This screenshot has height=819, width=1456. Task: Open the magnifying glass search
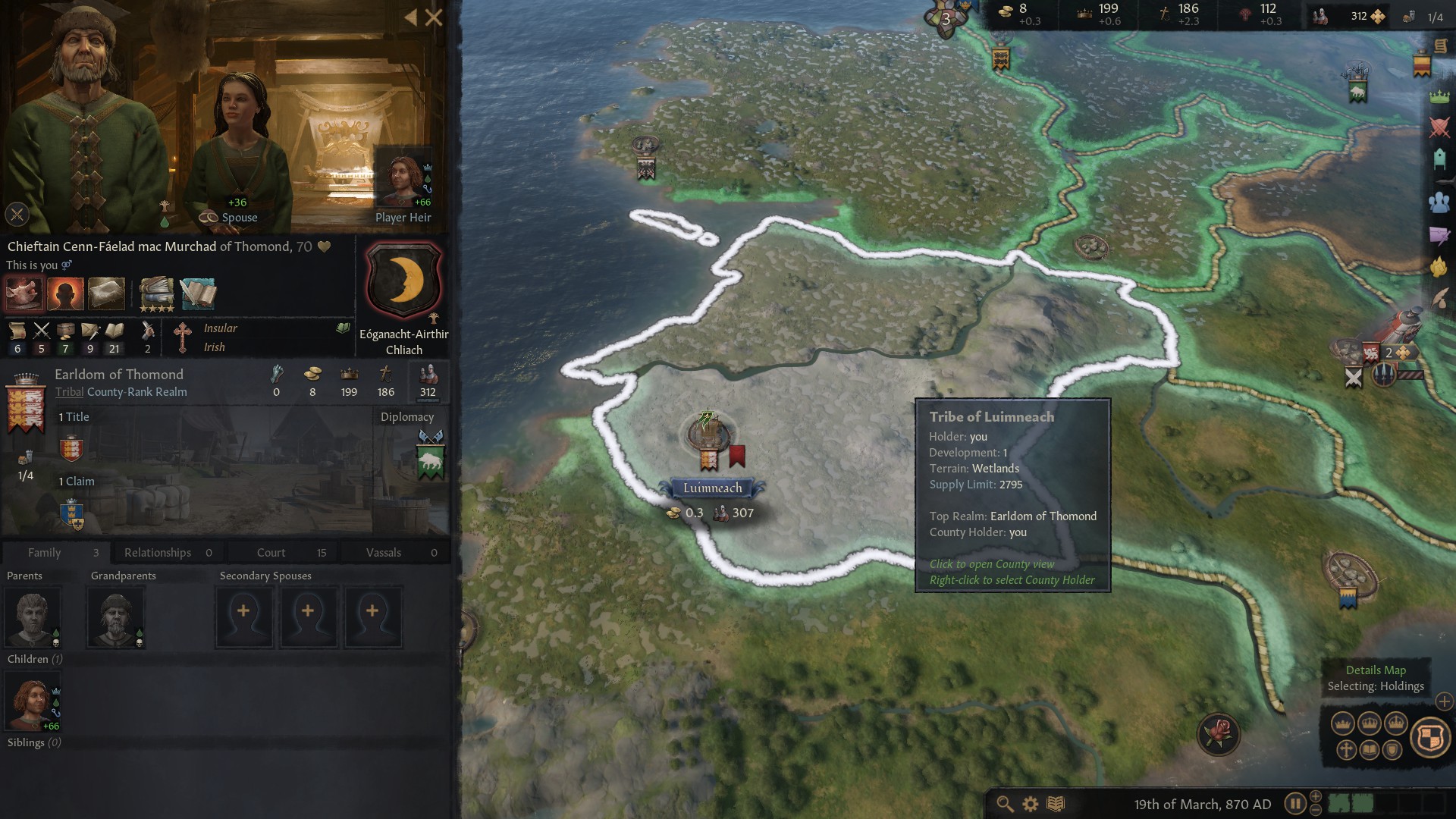pyautogui.click(x=1005, y=804)
